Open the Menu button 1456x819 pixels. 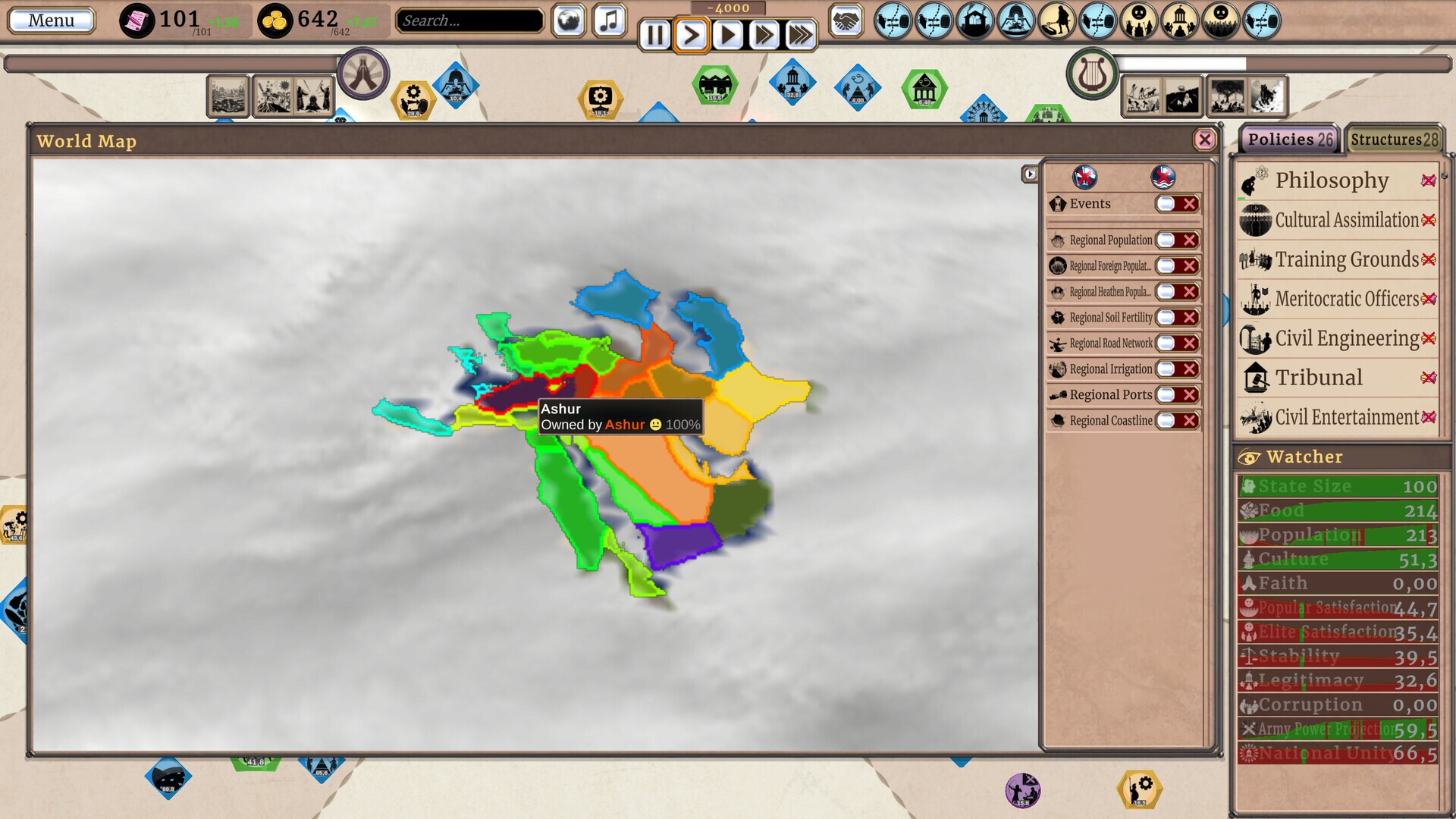51,20
